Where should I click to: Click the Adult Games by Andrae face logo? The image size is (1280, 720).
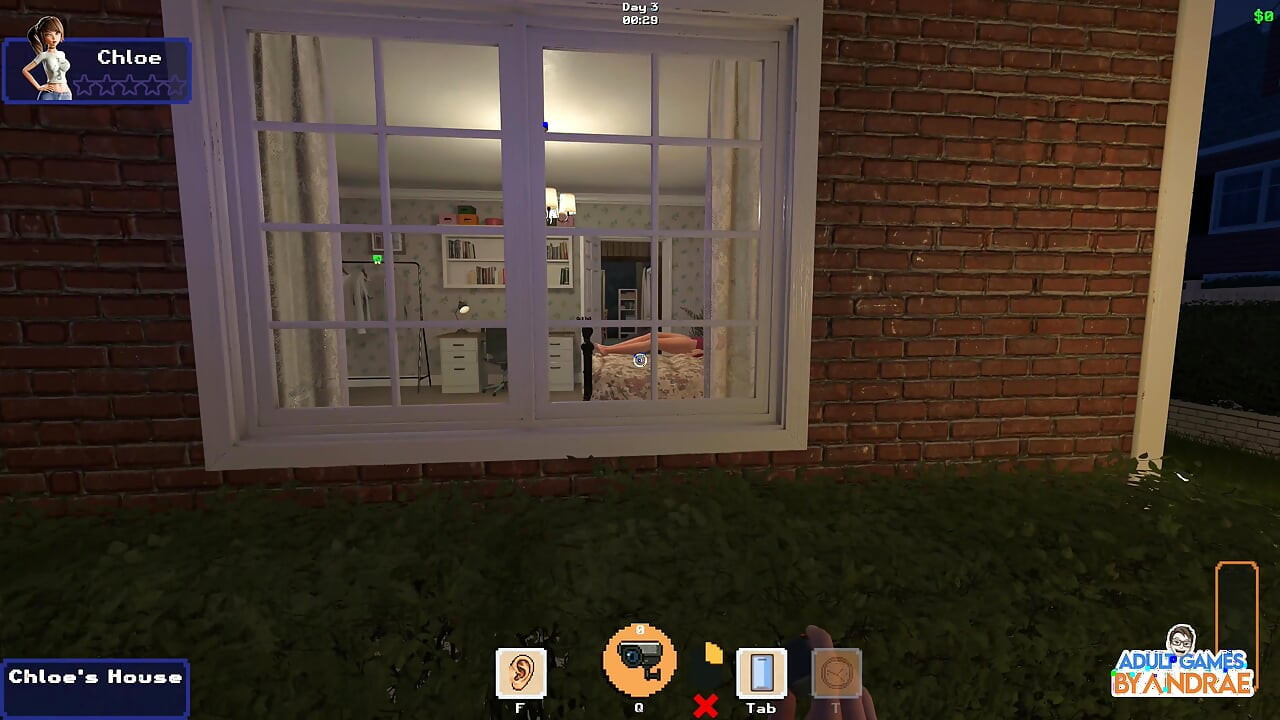point(1183,642)
